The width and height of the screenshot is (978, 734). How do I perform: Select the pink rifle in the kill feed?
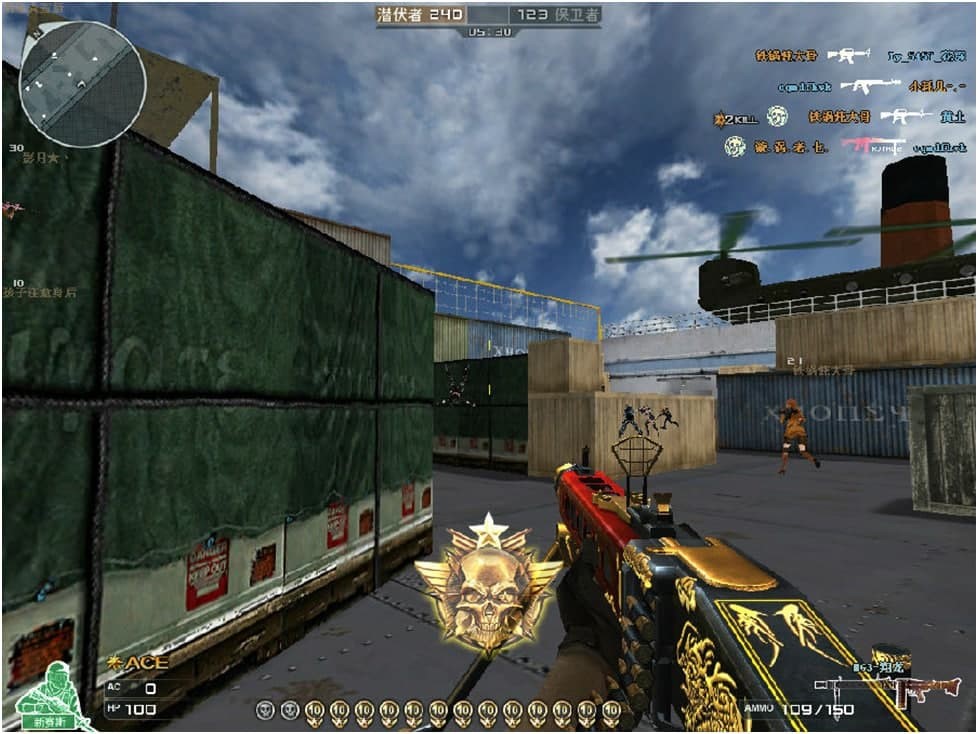(x=872, y=145)
